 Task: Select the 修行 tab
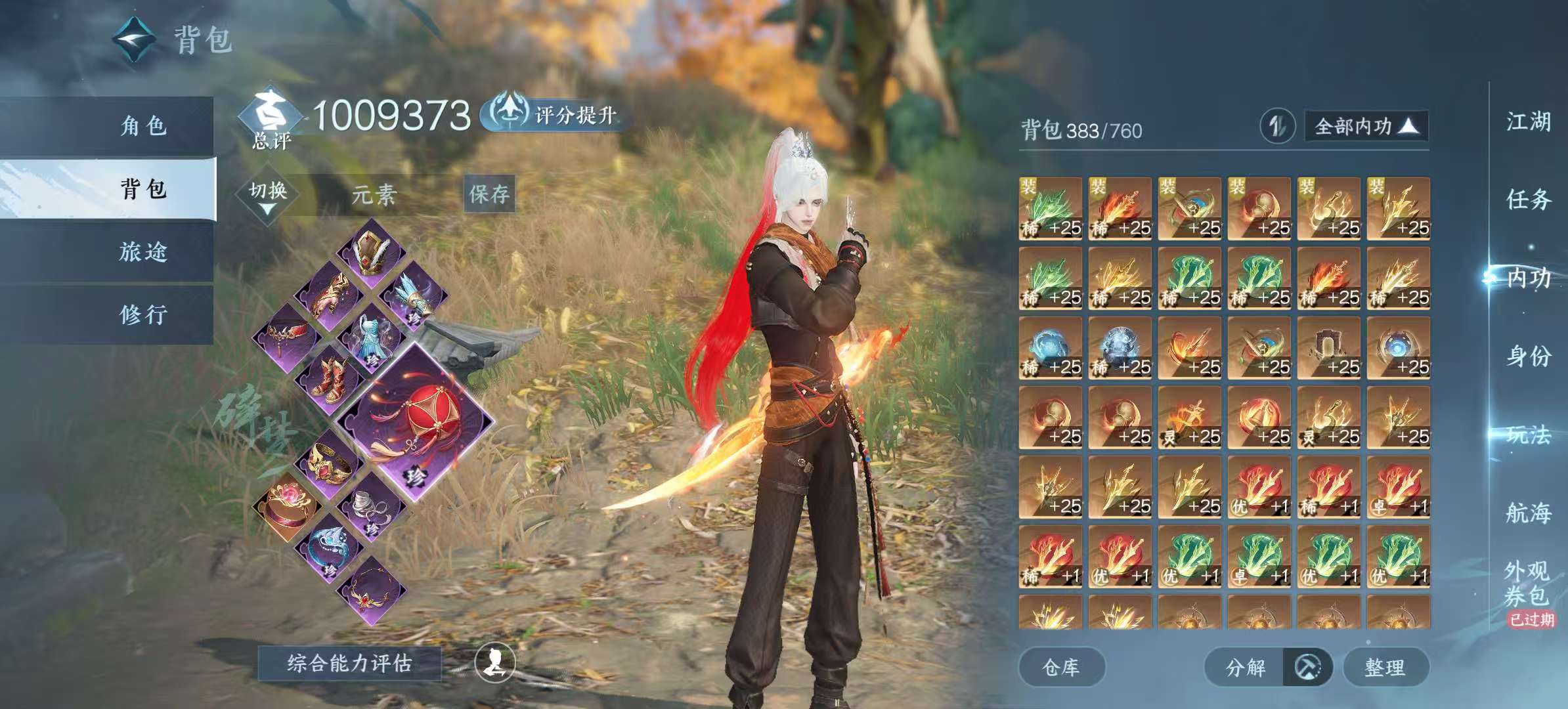pos(143,315)
